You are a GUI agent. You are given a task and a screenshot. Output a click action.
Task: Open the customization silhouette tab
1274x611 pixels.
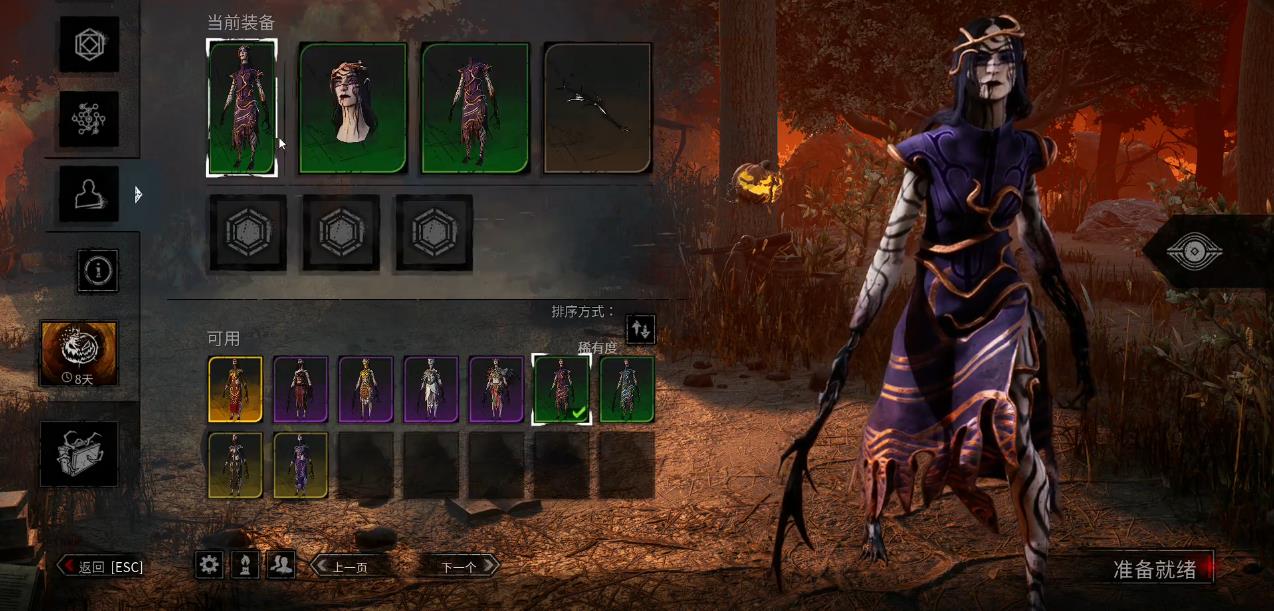[88, 194]
